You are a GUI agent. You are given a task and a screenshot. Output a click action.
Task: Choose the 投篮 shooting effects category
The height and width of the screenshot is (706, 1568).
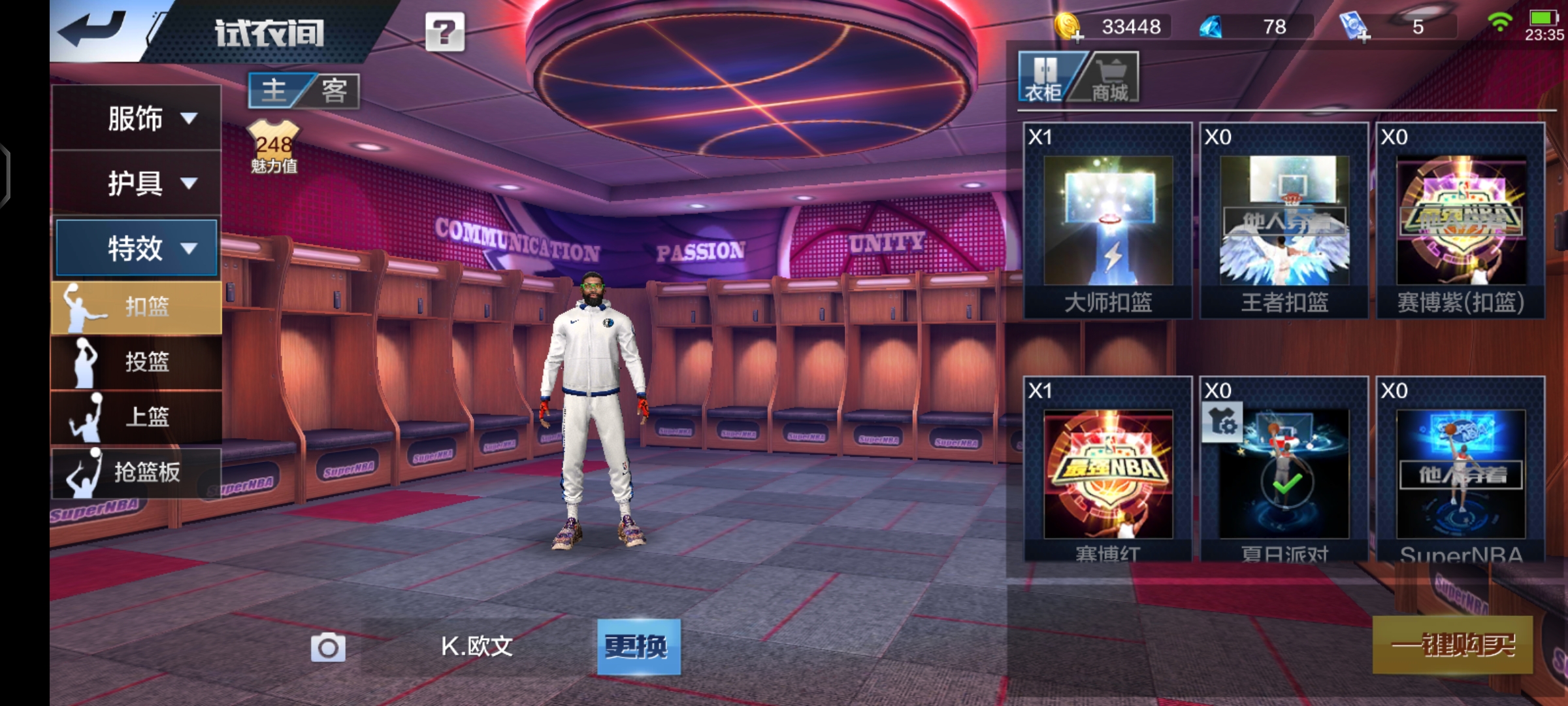pos(137,361)
